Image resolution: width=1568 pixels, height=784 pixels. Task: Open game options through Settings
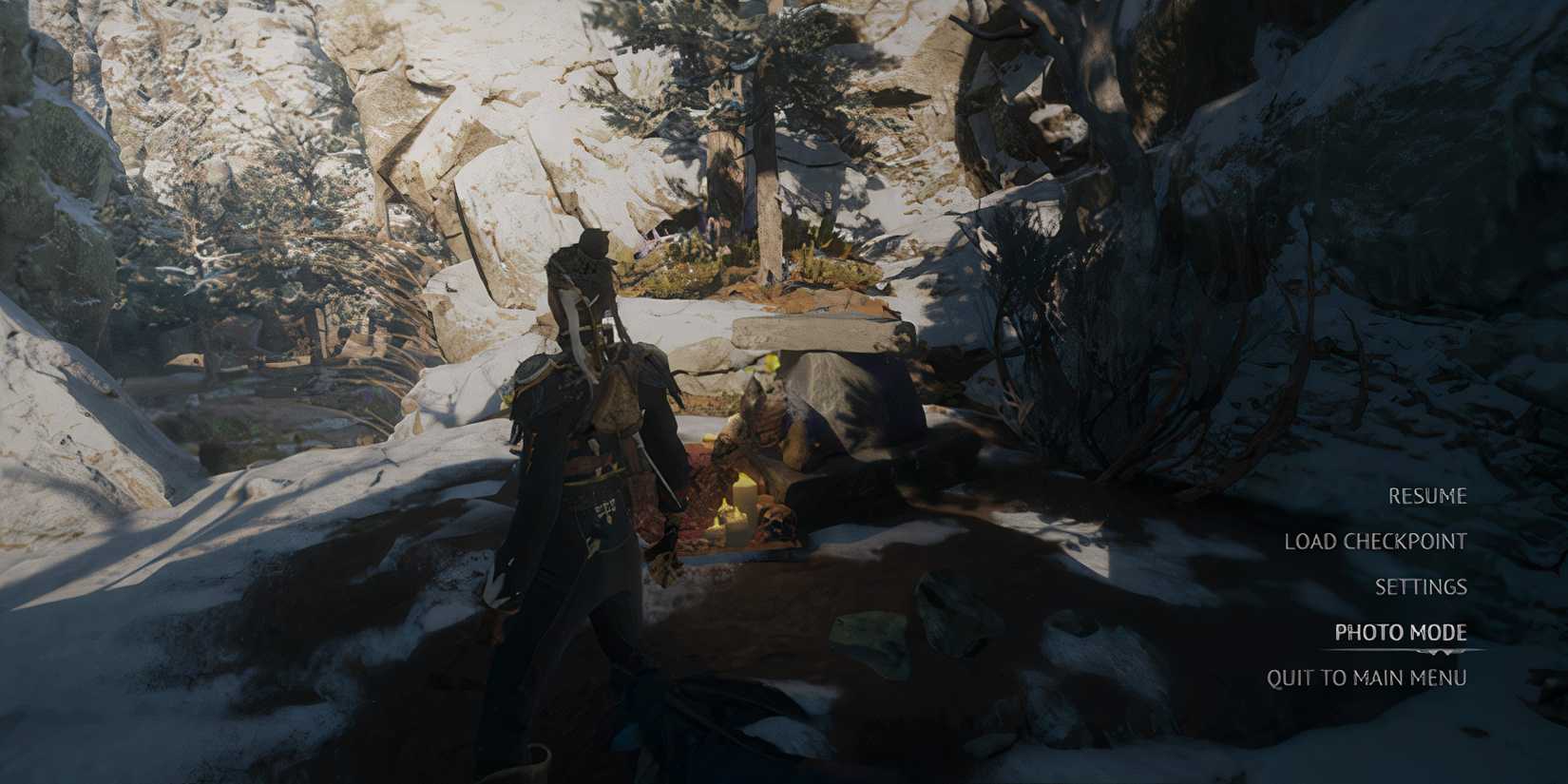(1421, 586)
